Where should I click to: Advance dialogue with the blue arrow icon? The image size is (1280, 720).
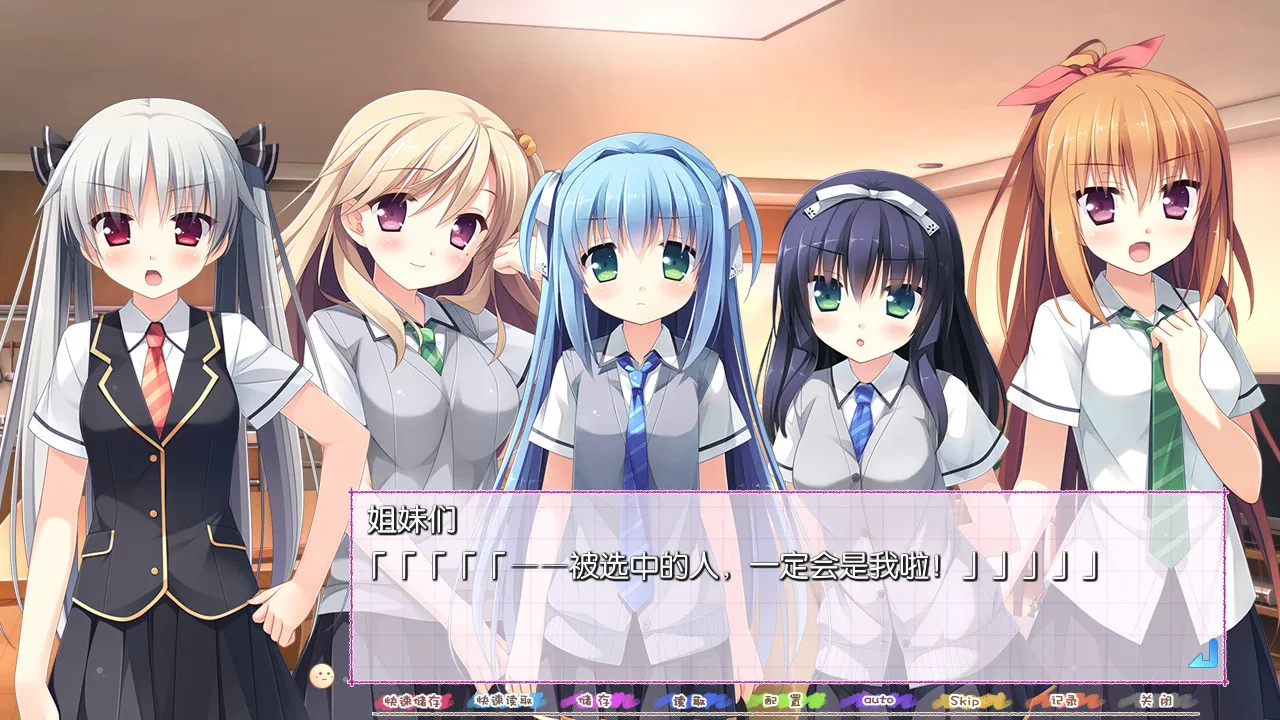[1205, 653]
